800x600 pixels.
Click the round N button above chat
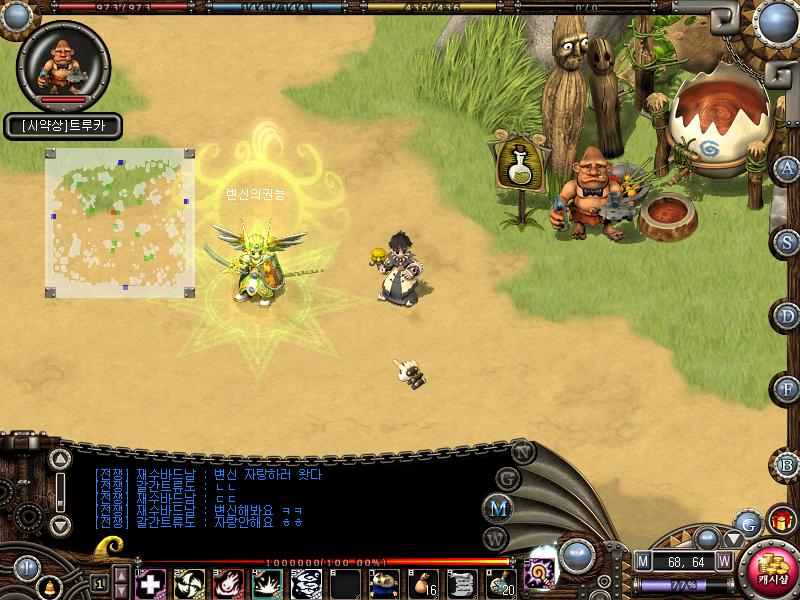click(522, 450)
